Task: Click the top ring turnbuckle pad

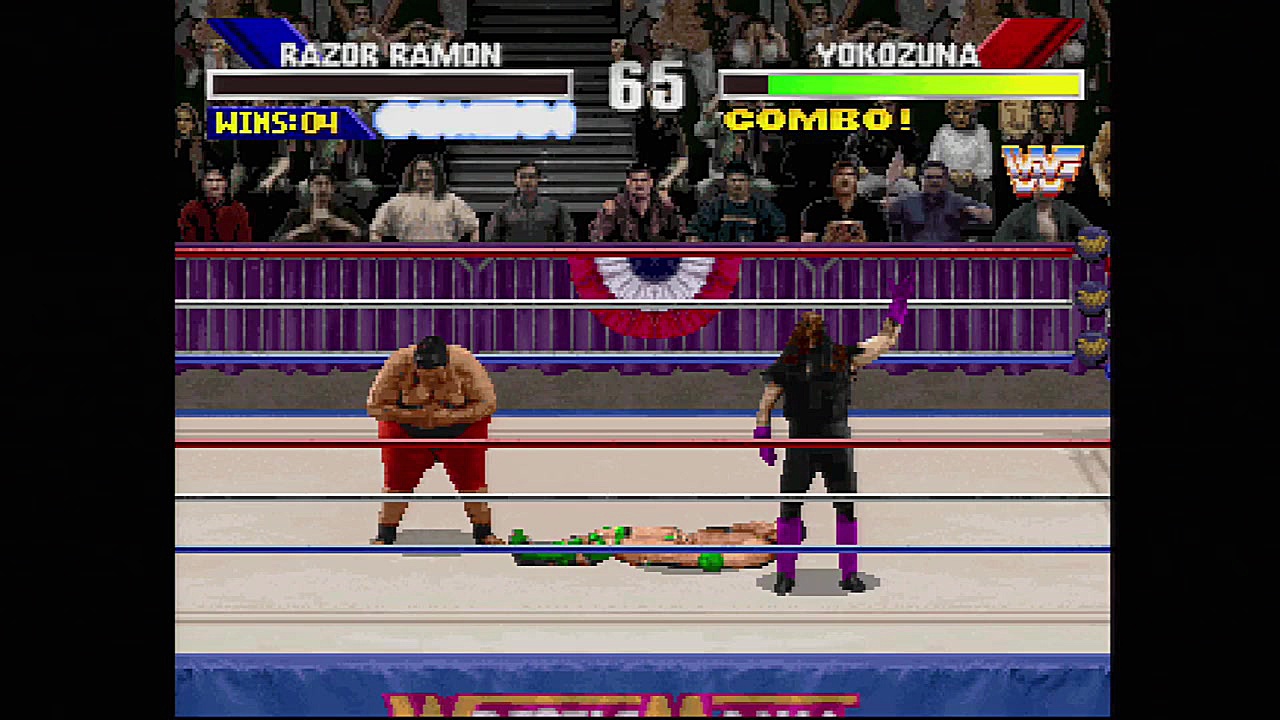Action: (x=1094, y=245)
